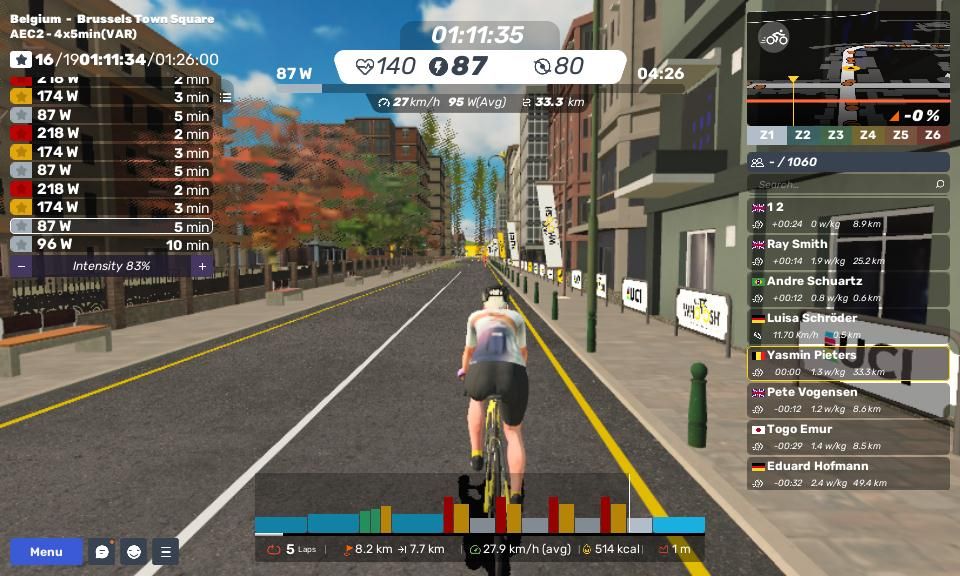Select rider Pete Vogensen in the list
The image size is (960, 576).
(x=848, y=400)
